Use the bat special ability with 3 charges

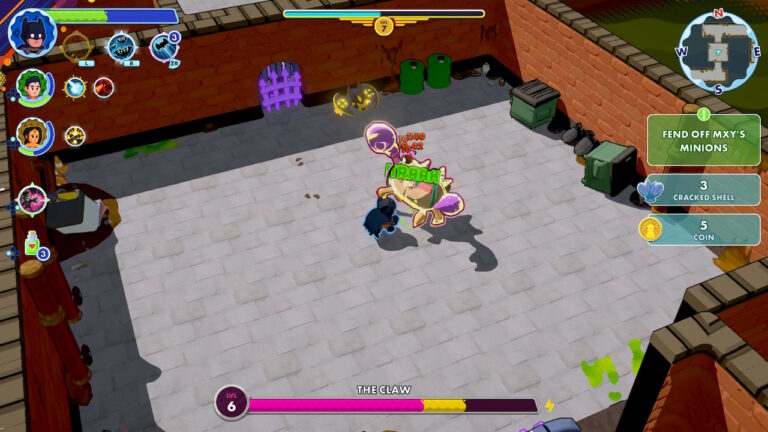(163, 46)
